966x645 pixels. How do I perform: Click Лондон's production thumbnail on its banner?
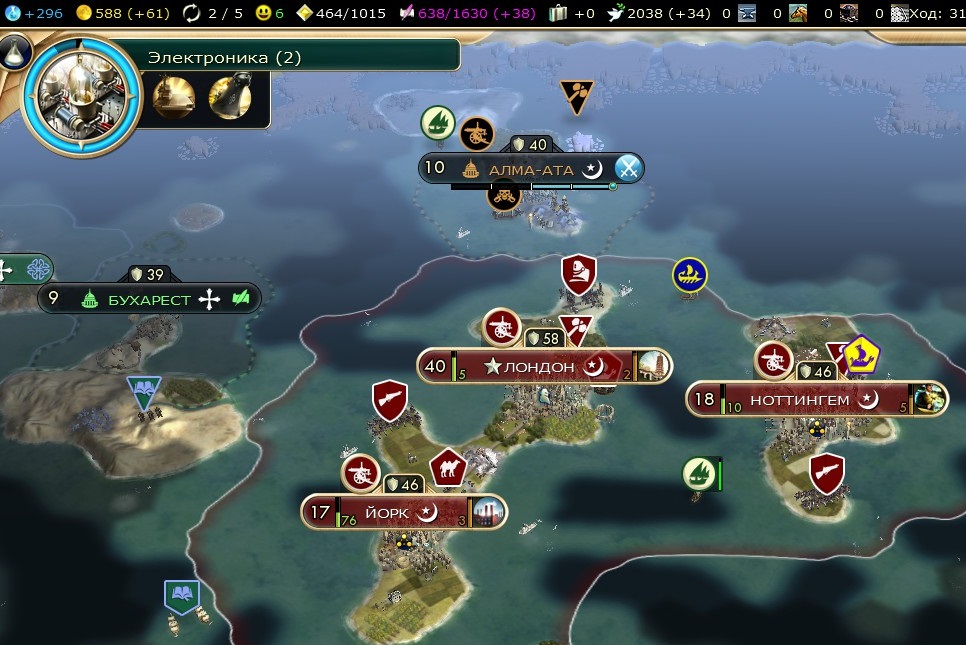pyautogui.click(x=654, y=367)
